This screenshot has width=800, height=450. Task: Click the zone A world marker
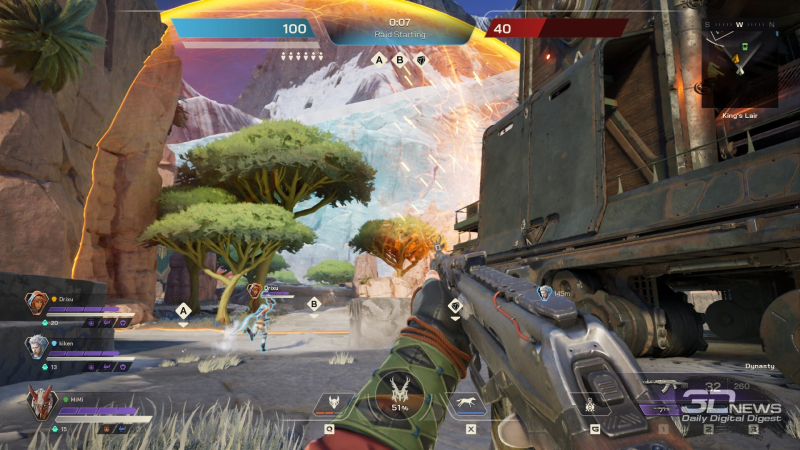[184, 311]
